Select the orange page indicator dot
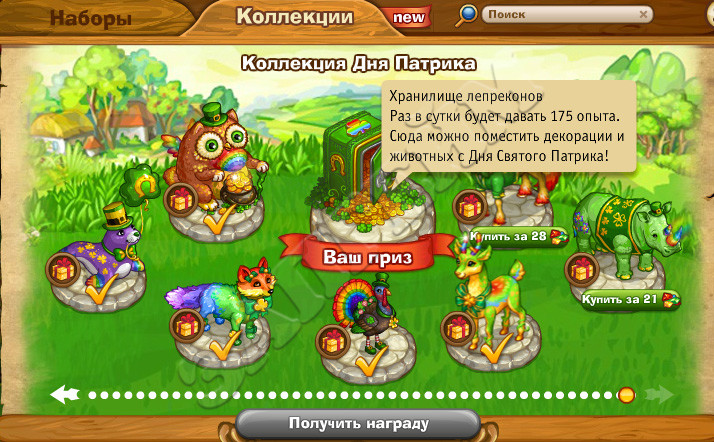714x442 pixels. pos(626,394)
